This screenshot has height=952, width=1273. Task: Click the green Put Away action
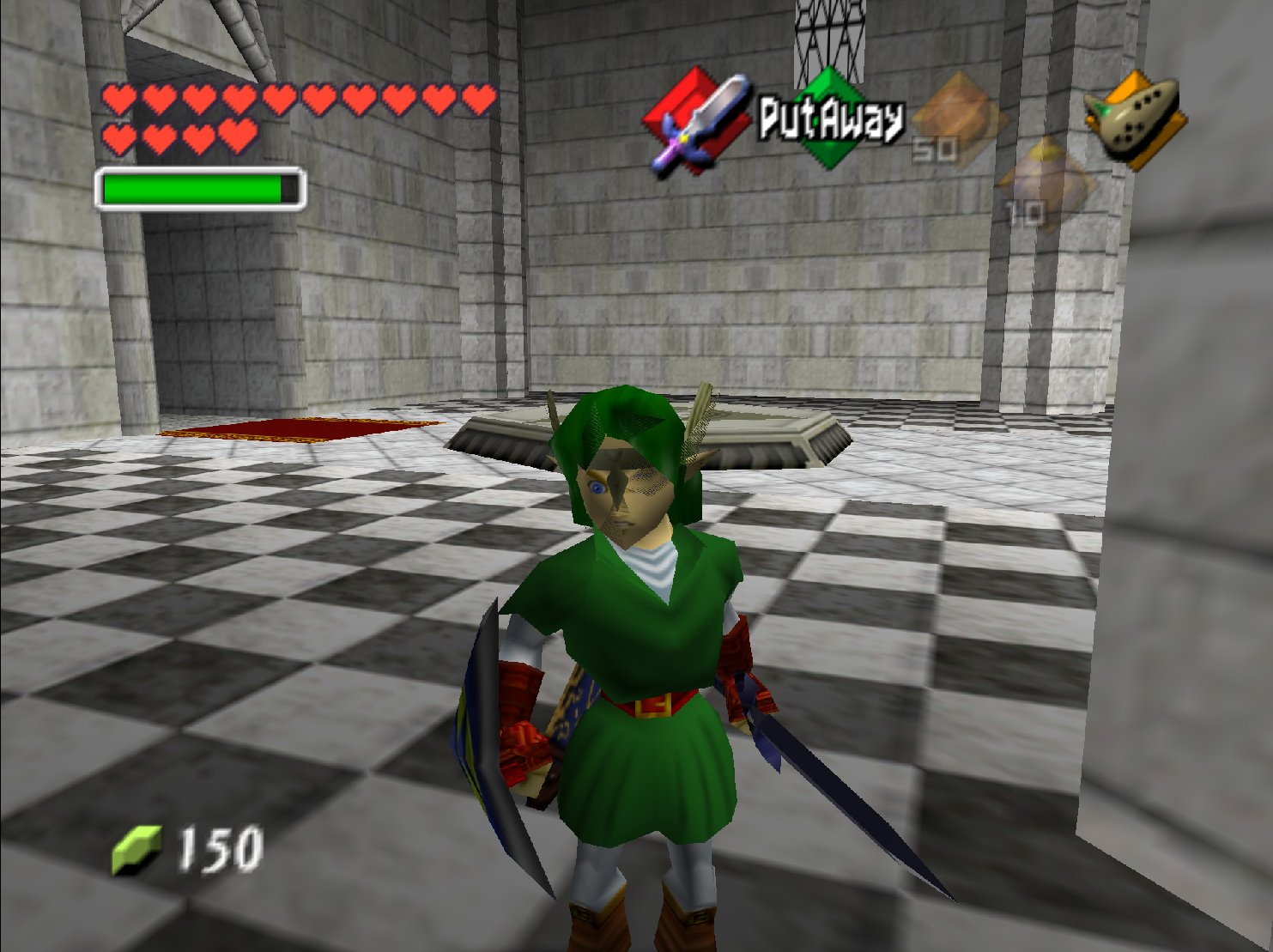click(x=829, y=118)
